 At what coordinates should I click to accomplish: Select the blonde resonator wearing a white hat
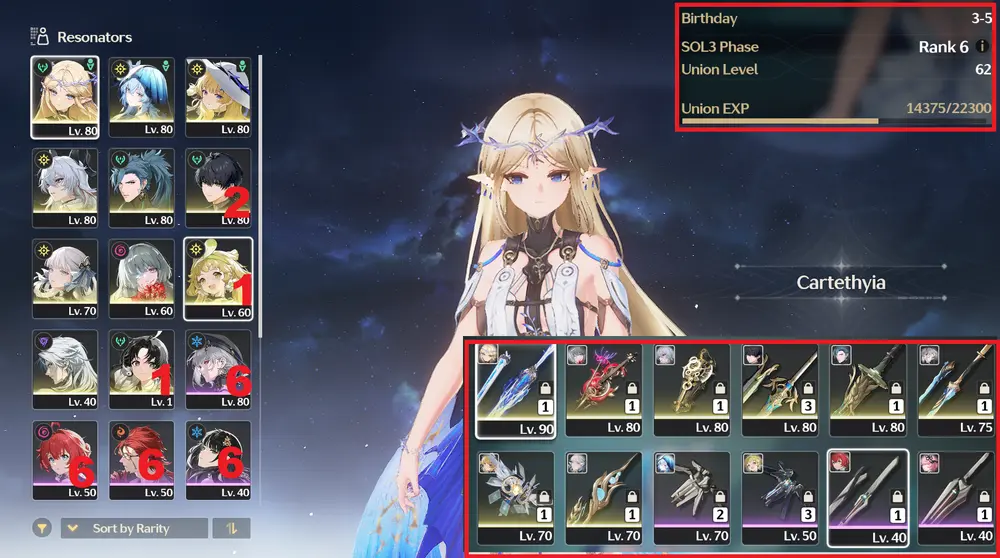click(x=218, y=96)
